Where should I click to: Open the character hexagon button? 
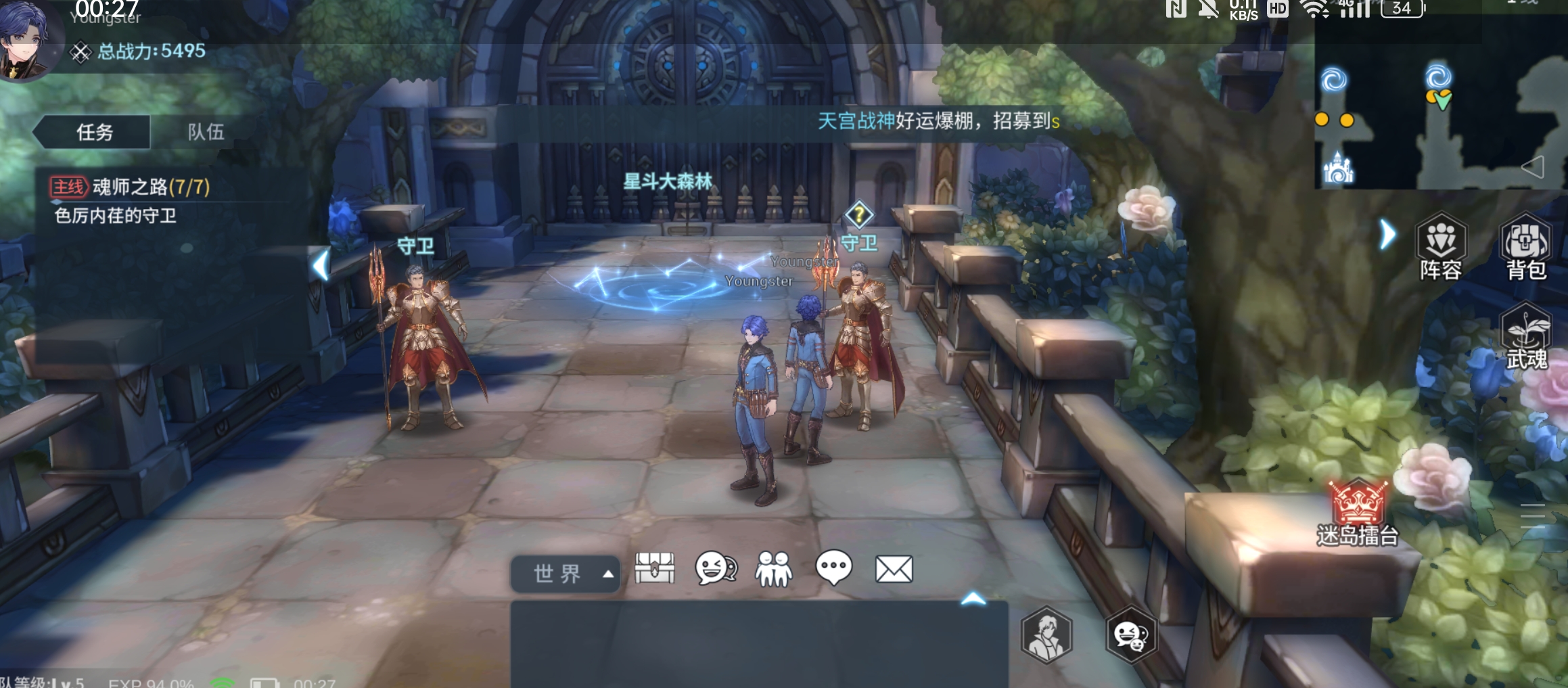1046,635
